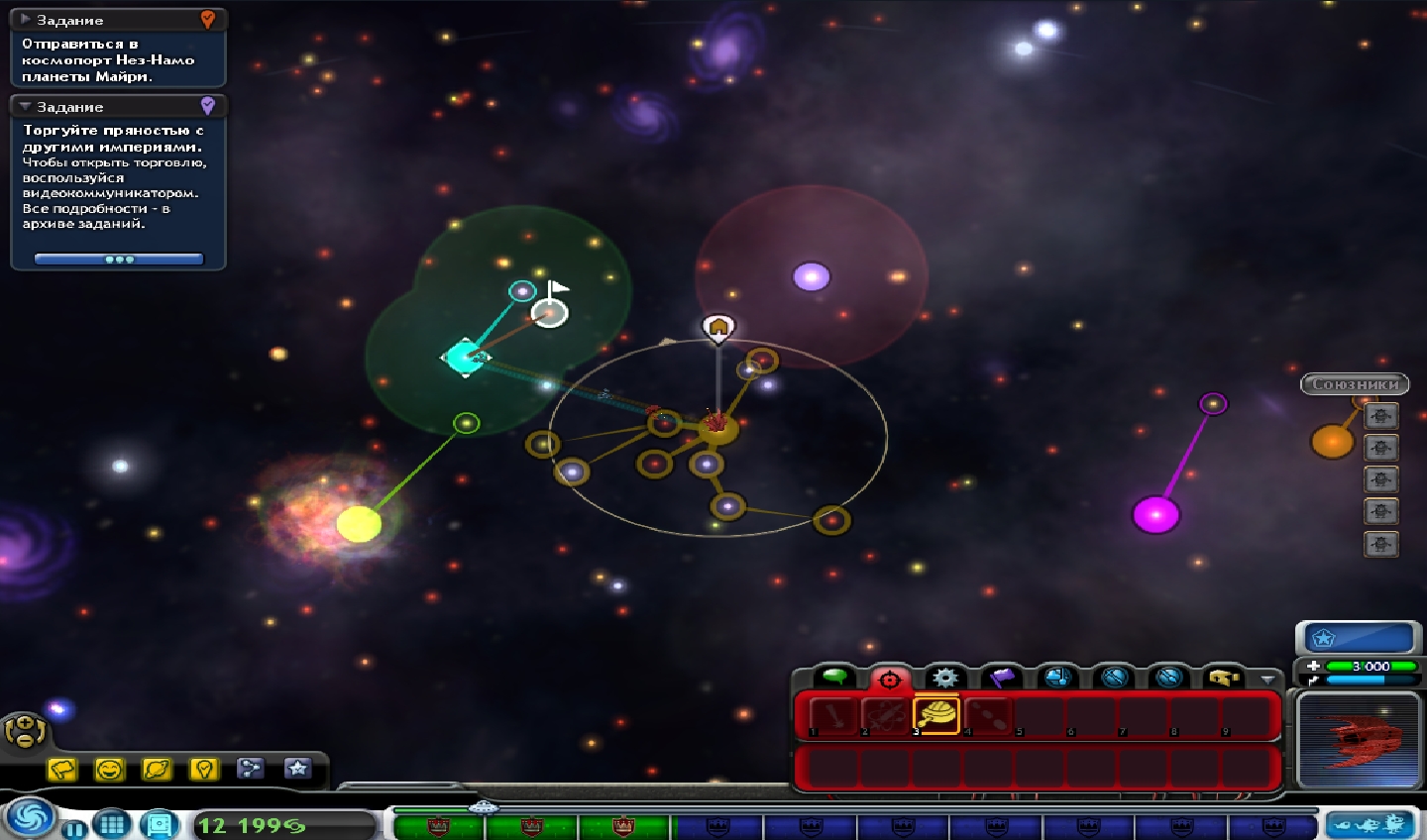Click the orange mission waypoint marker icon
1427x840 pixels.
coord(207,20)
